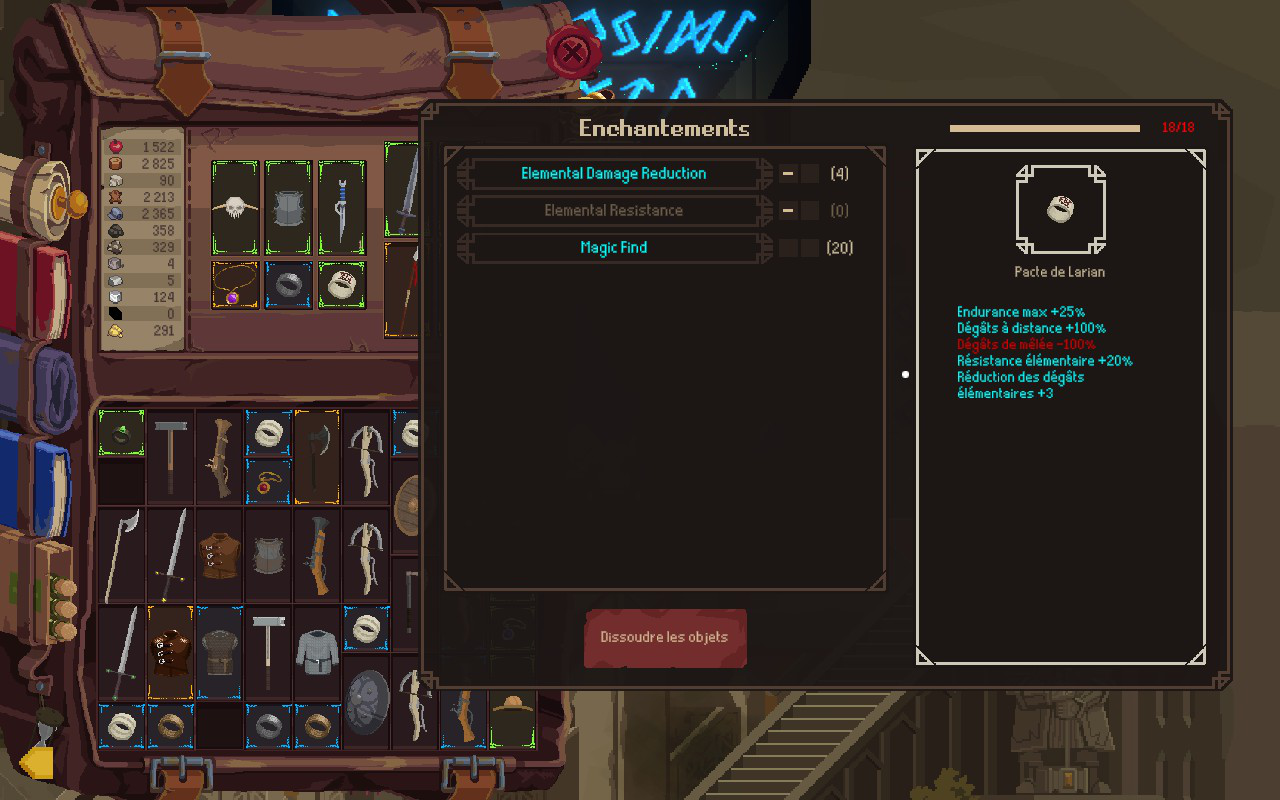Pick the red gem amulet in inventory
The image size is (1280, 800).
click(x=268, y=482)
